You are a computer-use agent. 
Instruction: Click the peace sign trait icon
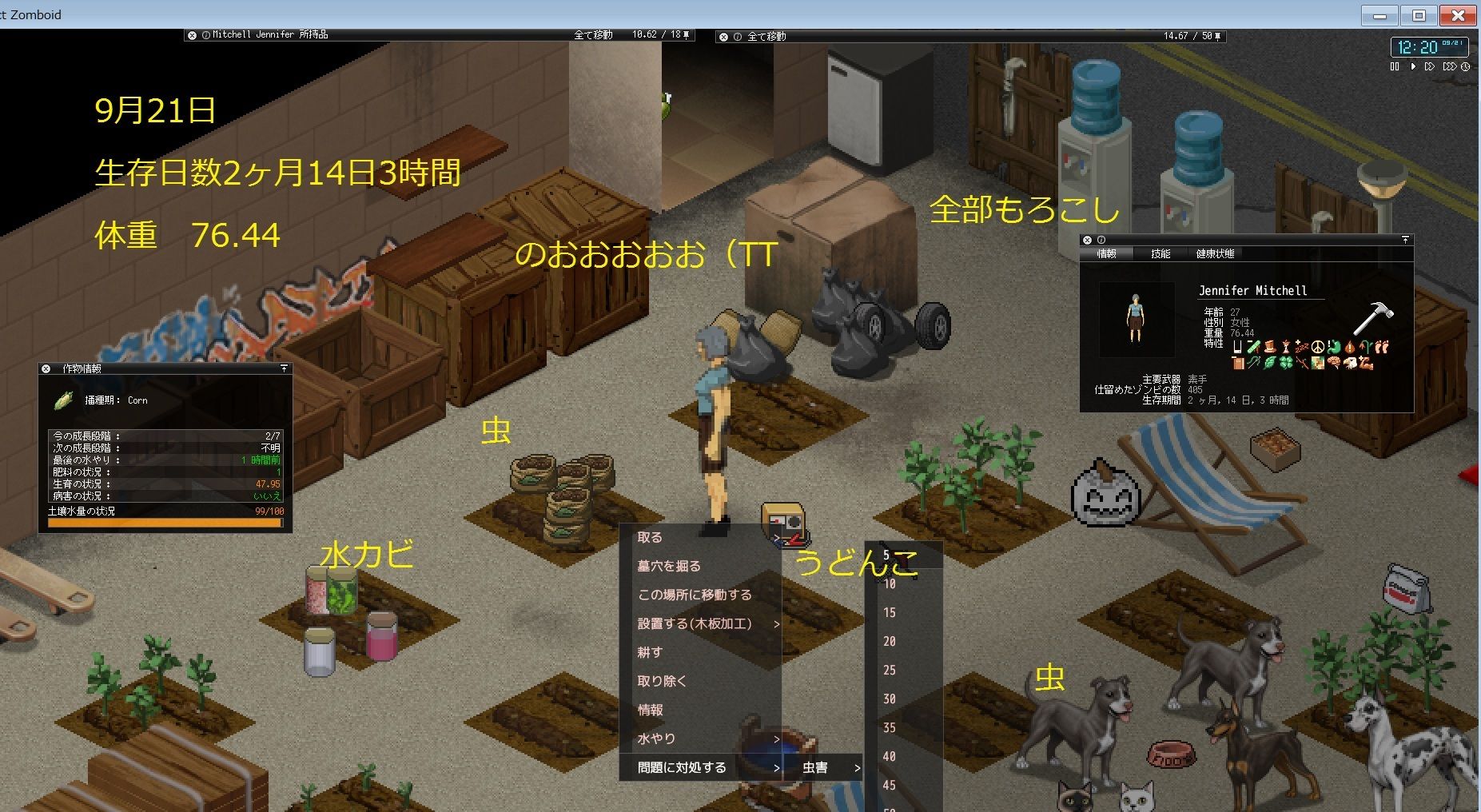coord(1317,347)
